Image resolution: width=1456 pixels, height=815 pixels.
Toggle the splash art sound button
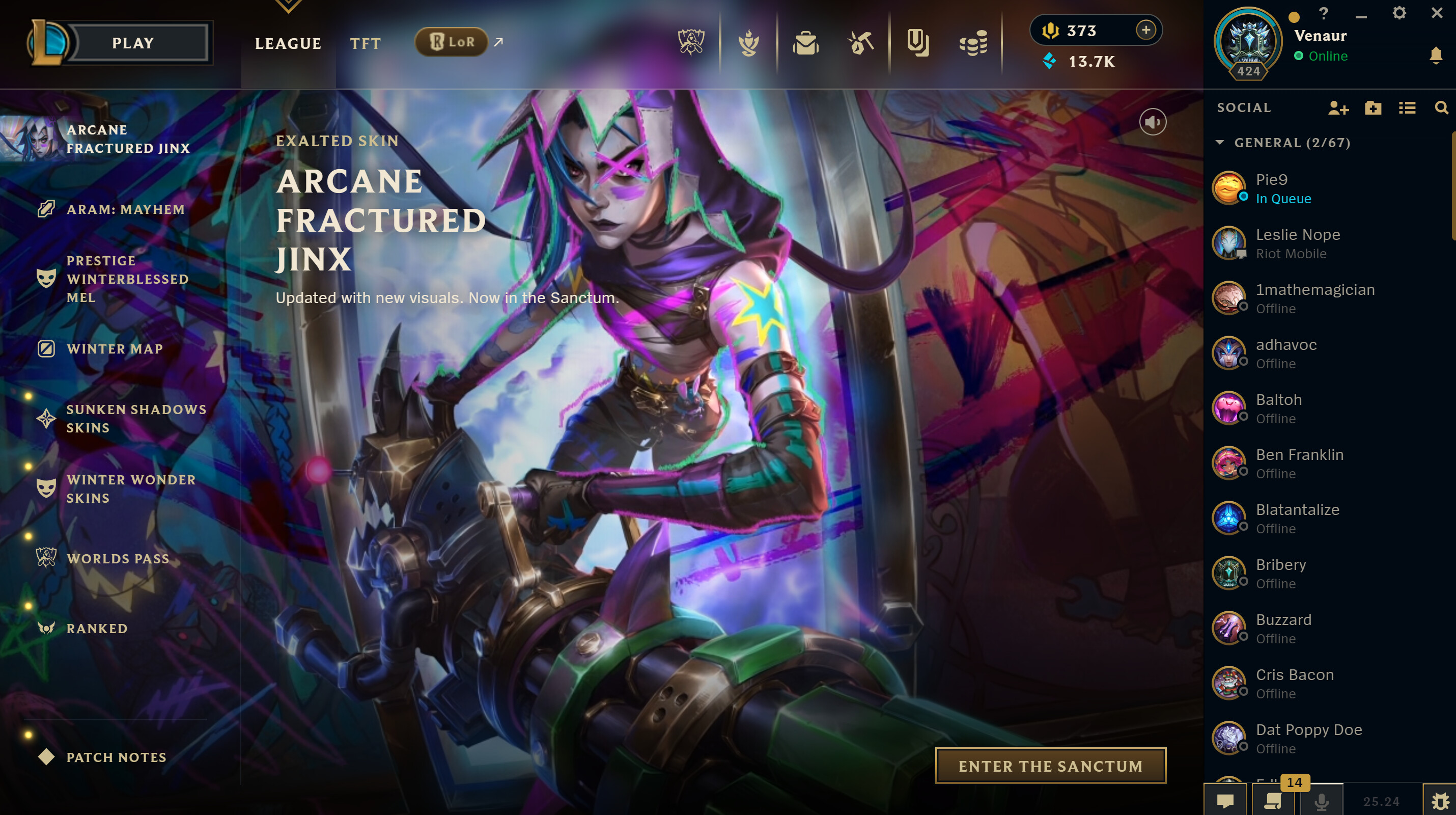tap(1153, 122)
